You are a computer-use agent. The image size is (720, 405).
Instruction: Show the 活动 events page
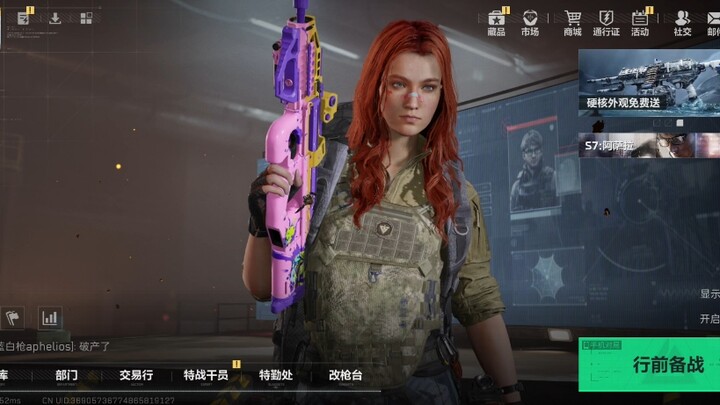click(x=640, y=22)
